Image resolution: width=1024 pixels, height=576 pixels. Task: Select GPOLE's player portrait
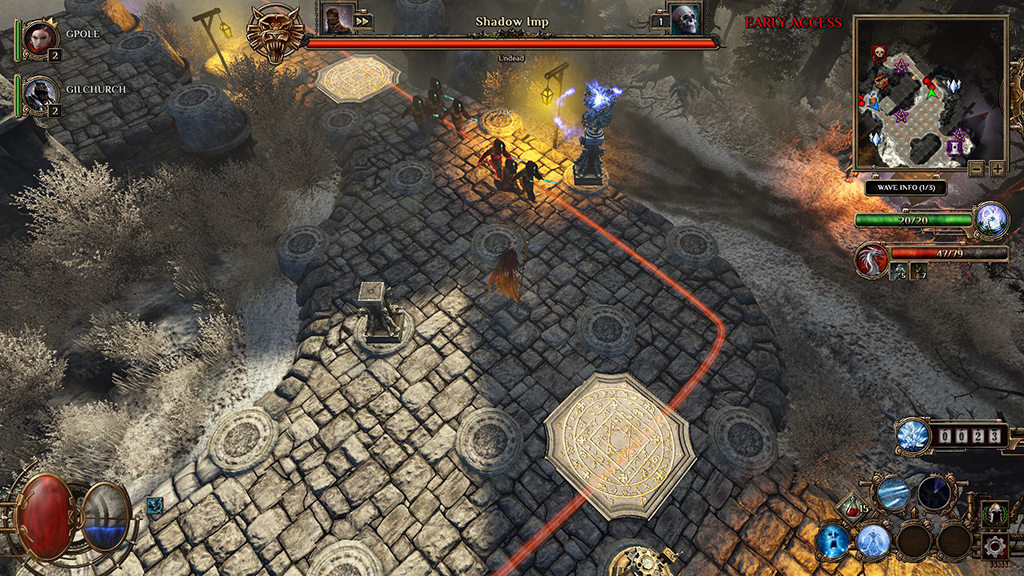click(41, 37)
